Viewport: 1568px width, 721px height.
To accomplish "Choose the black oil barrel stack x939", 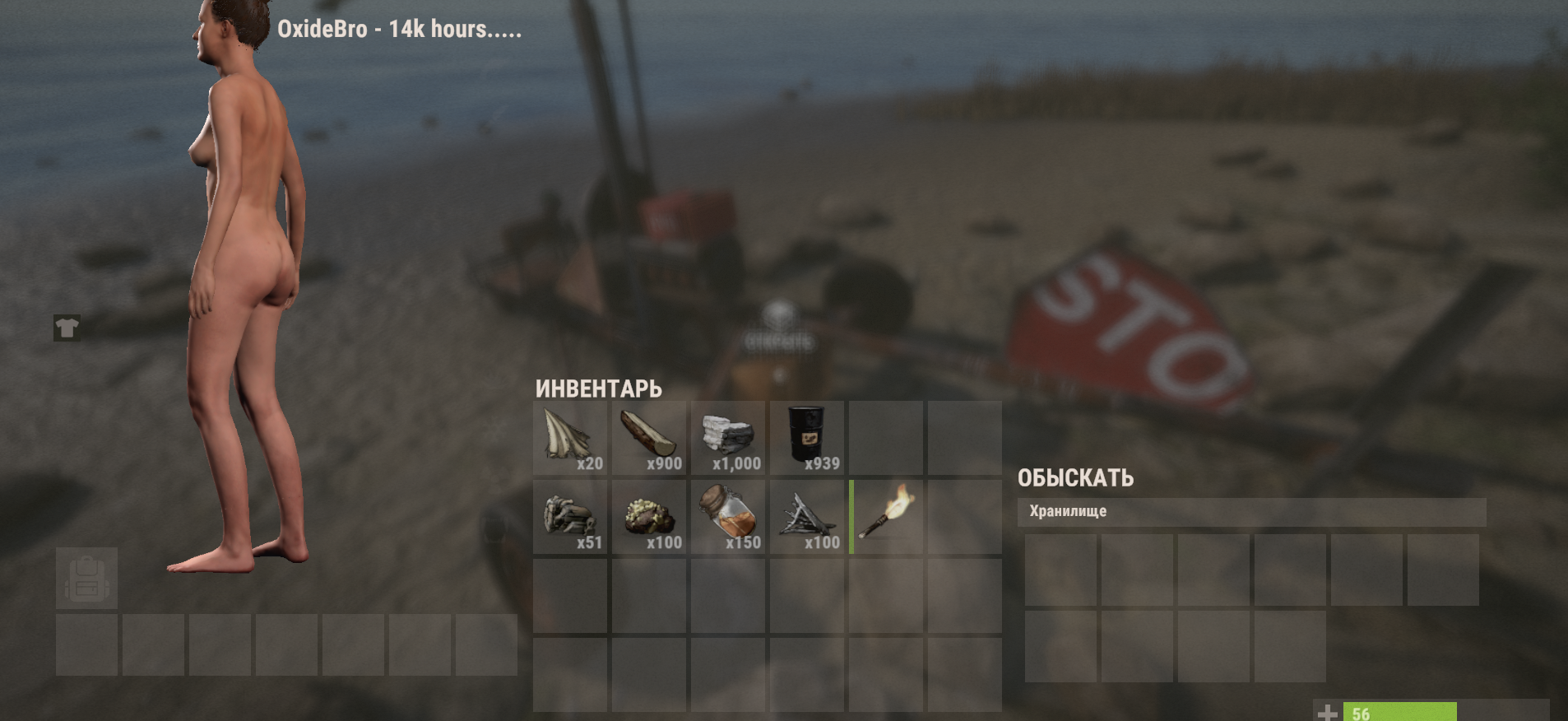I will point(806,438).
